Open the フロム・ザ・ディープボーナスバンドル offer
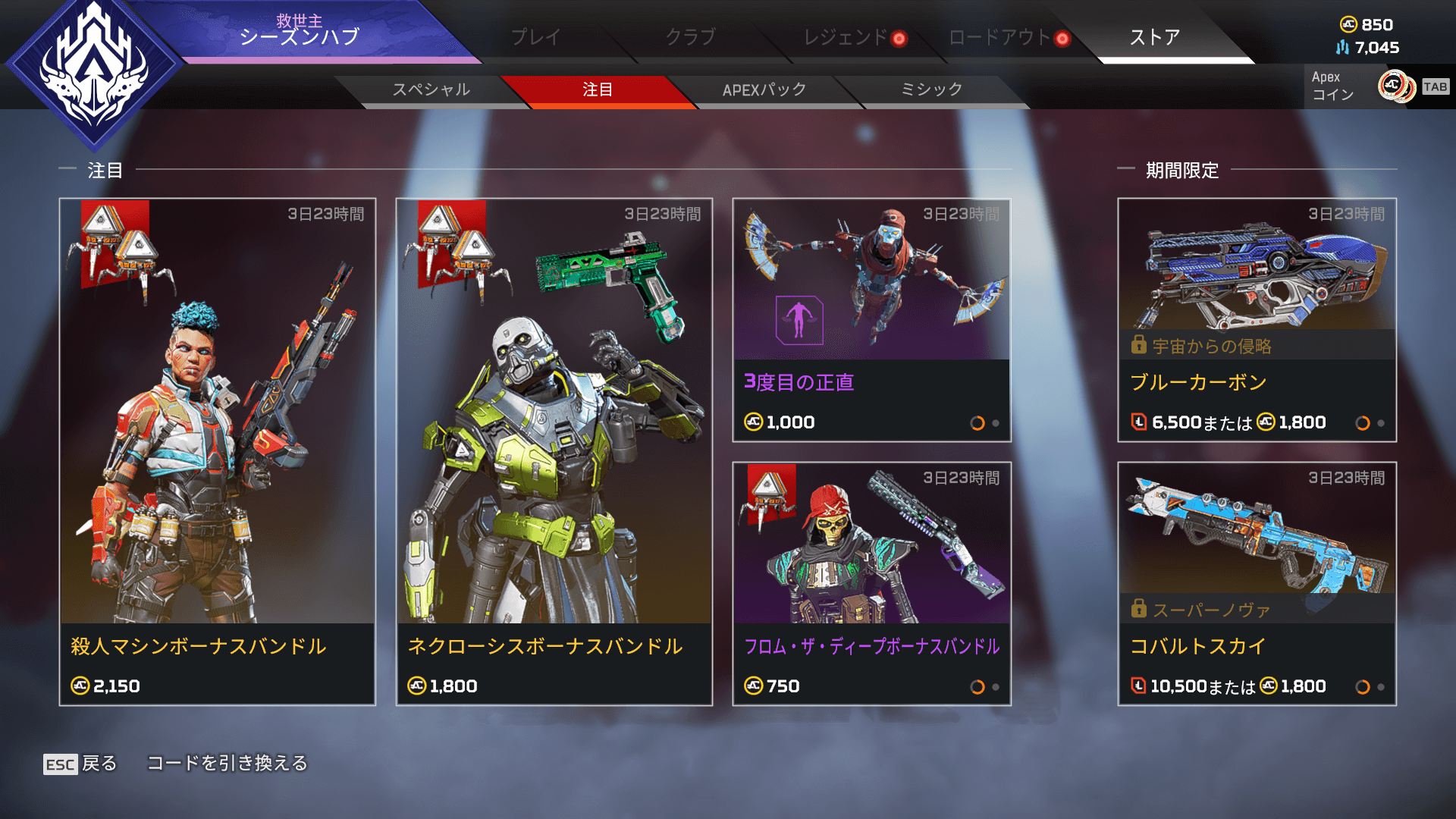Screen dimensions: 1456x819 [871, 584]
